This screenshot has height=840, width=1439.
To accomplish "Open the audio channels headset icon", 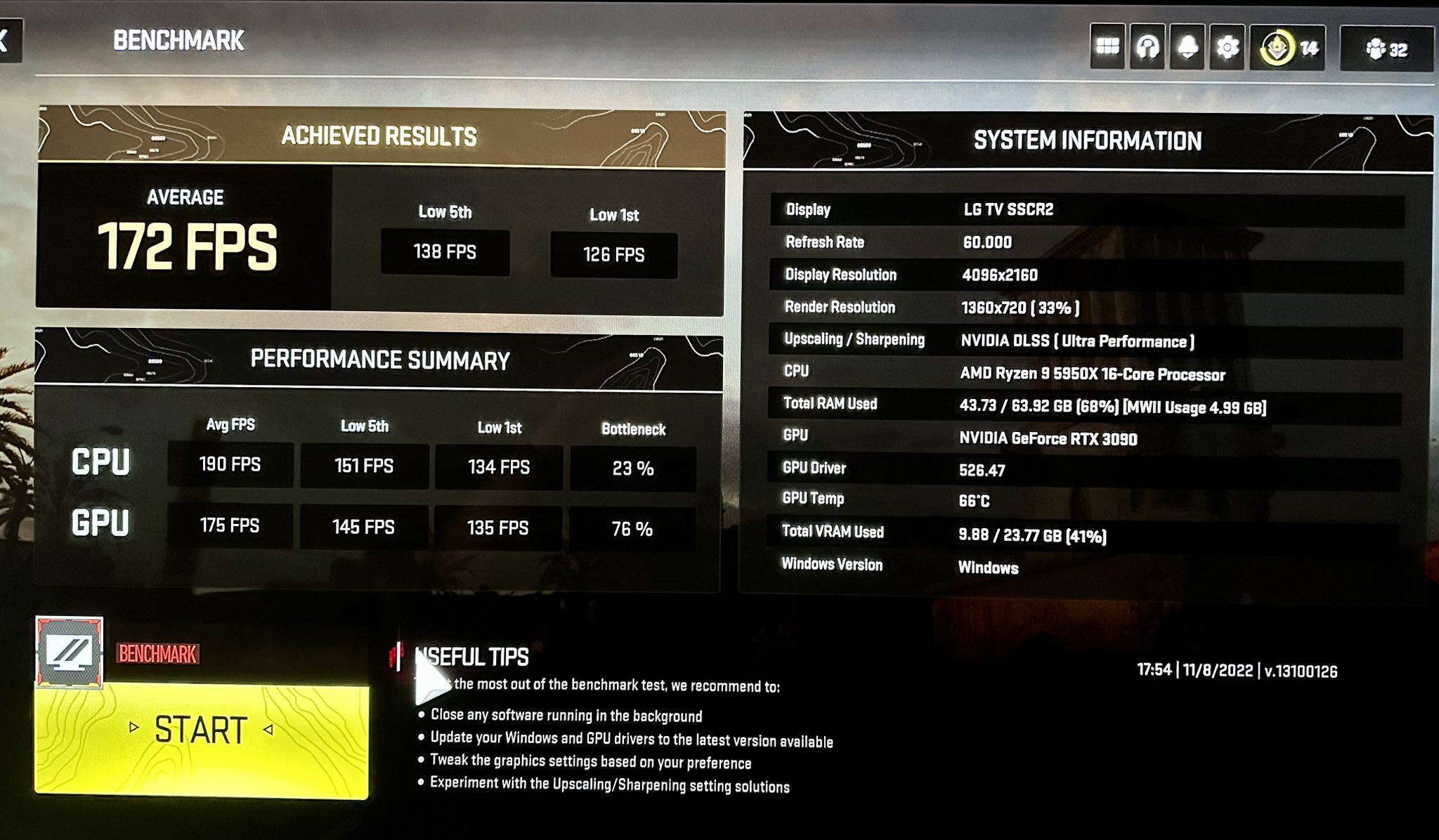I will 1149,46.
